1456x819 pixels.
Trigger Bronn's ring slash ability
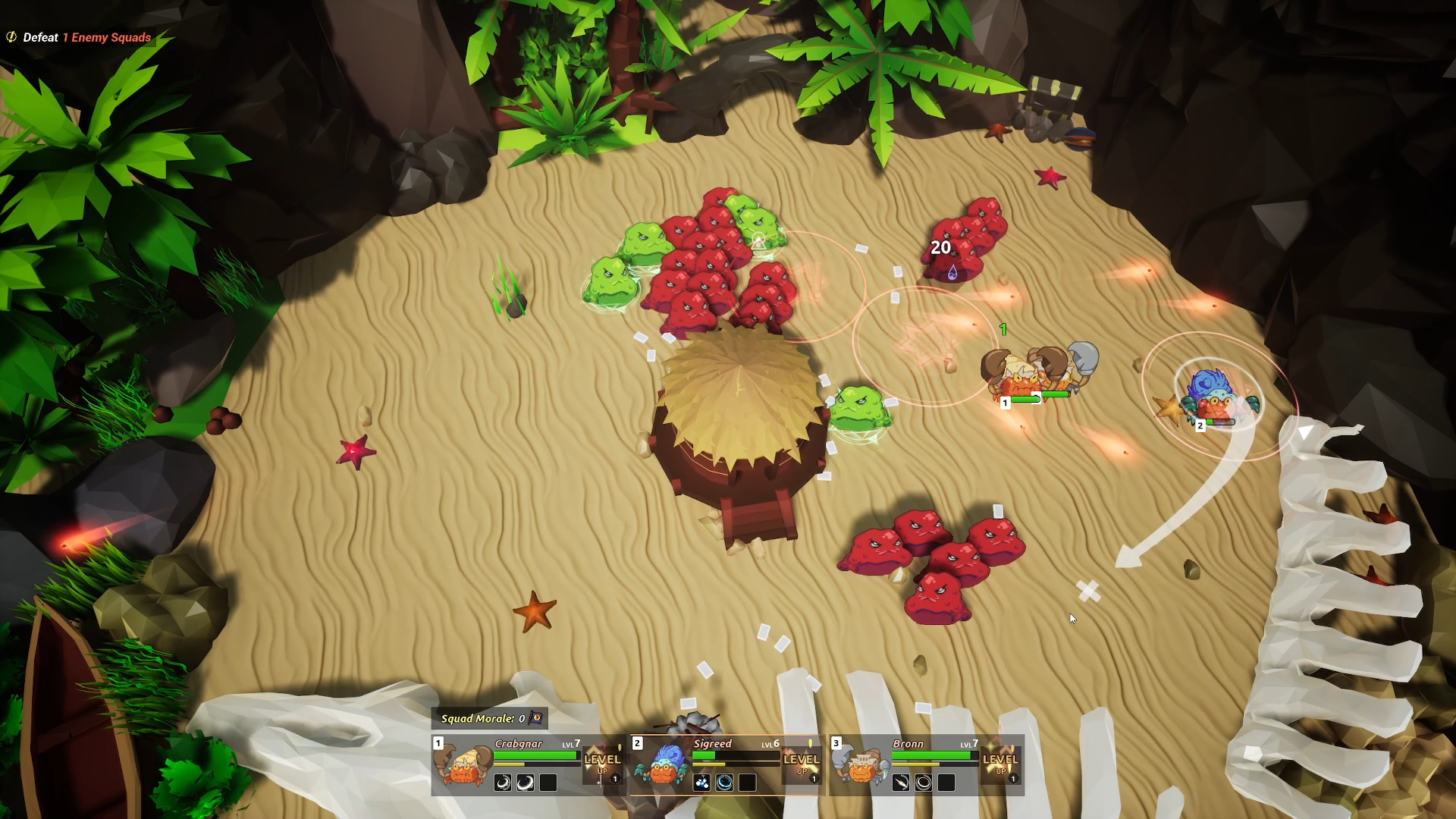pyautogui.click(x=924, y=784)
